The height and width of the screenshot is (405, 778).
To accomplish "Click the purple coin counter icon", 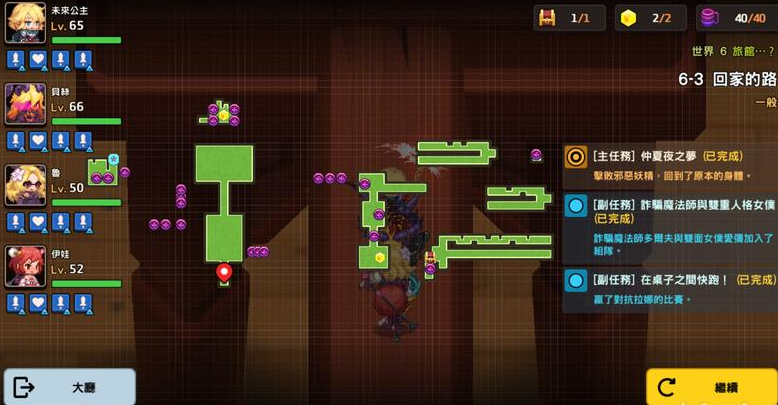I will click(x=710, y=18).
